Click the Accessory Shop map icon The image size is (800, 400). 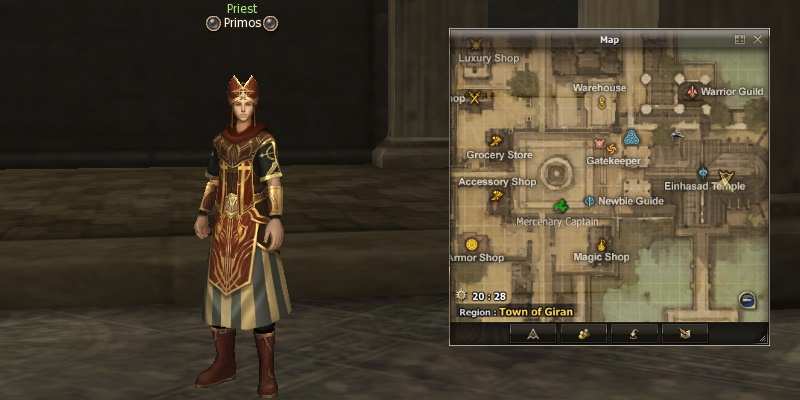[497, 196]
